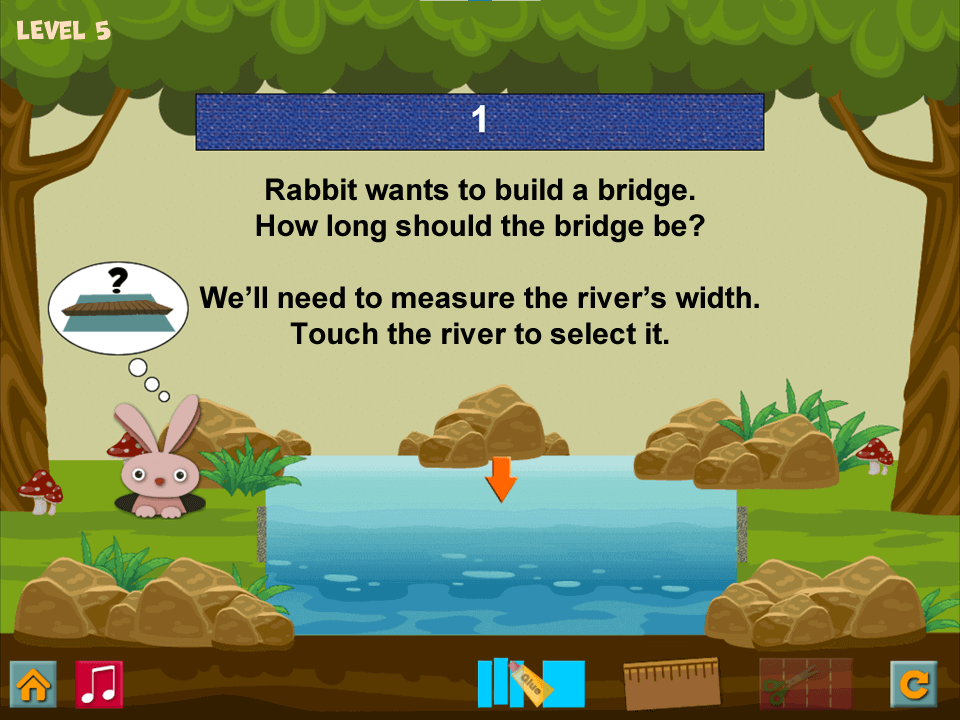This screenshot has width=960, height=720.
Task: Go to the home screen
Action: 33,684
